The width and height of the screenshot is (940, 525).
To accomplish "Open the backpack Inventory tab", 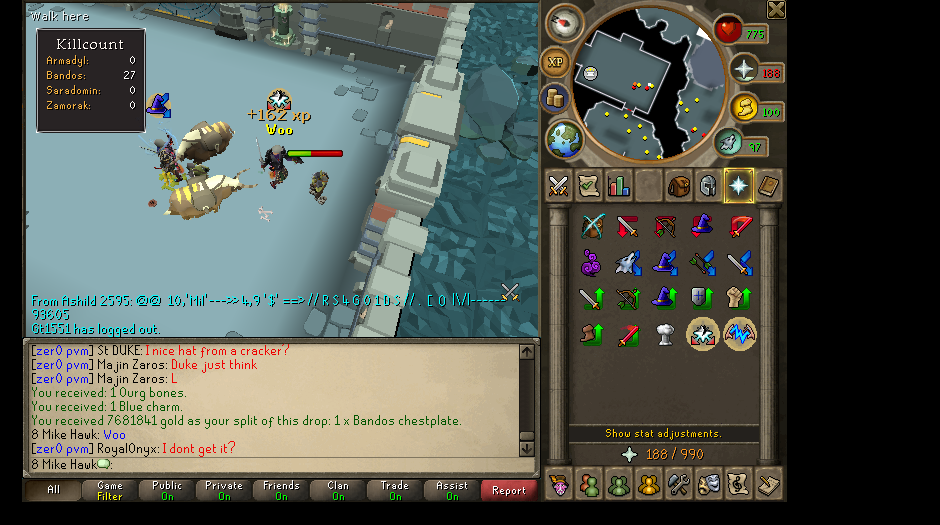I will [x=679, y=186].
